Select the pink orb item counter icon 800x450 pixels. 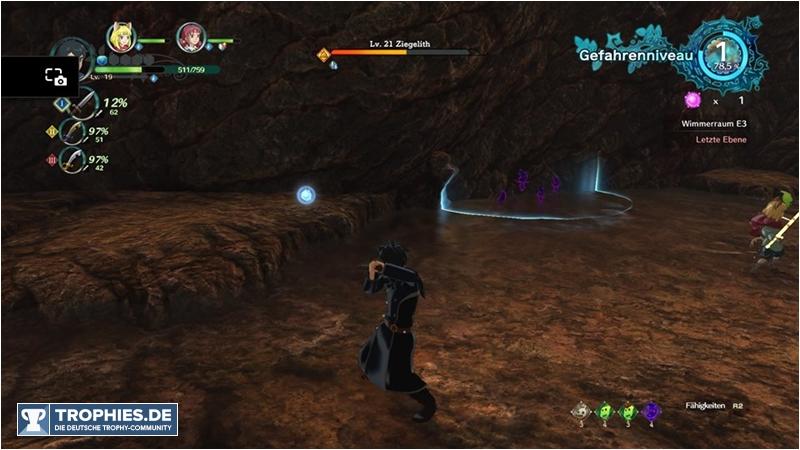coord(690,100)
